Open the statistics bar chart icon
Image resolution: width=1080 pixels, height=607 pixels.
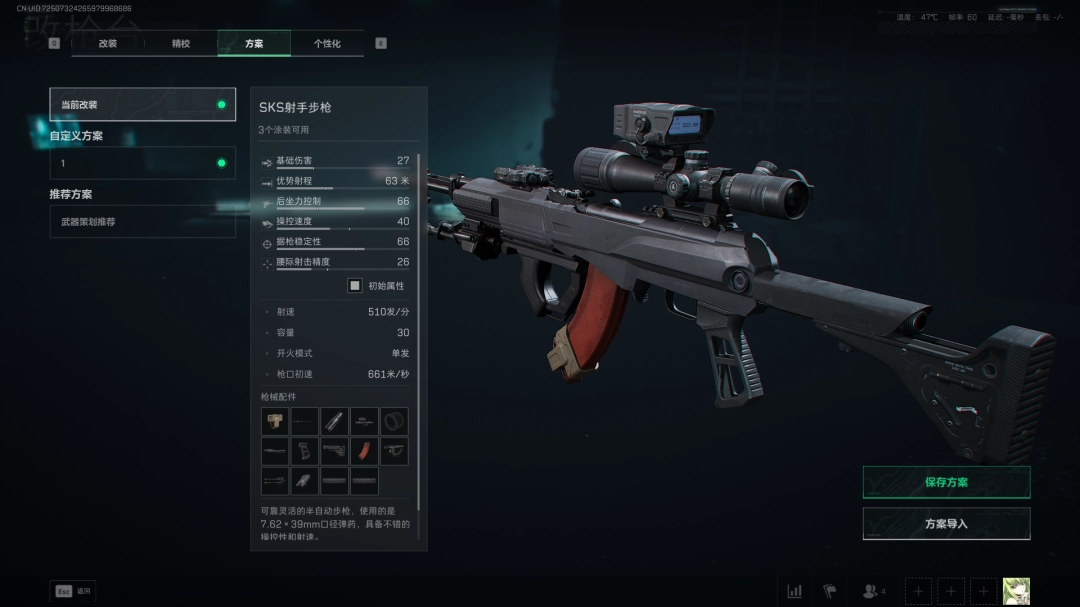tap(795, 591)
